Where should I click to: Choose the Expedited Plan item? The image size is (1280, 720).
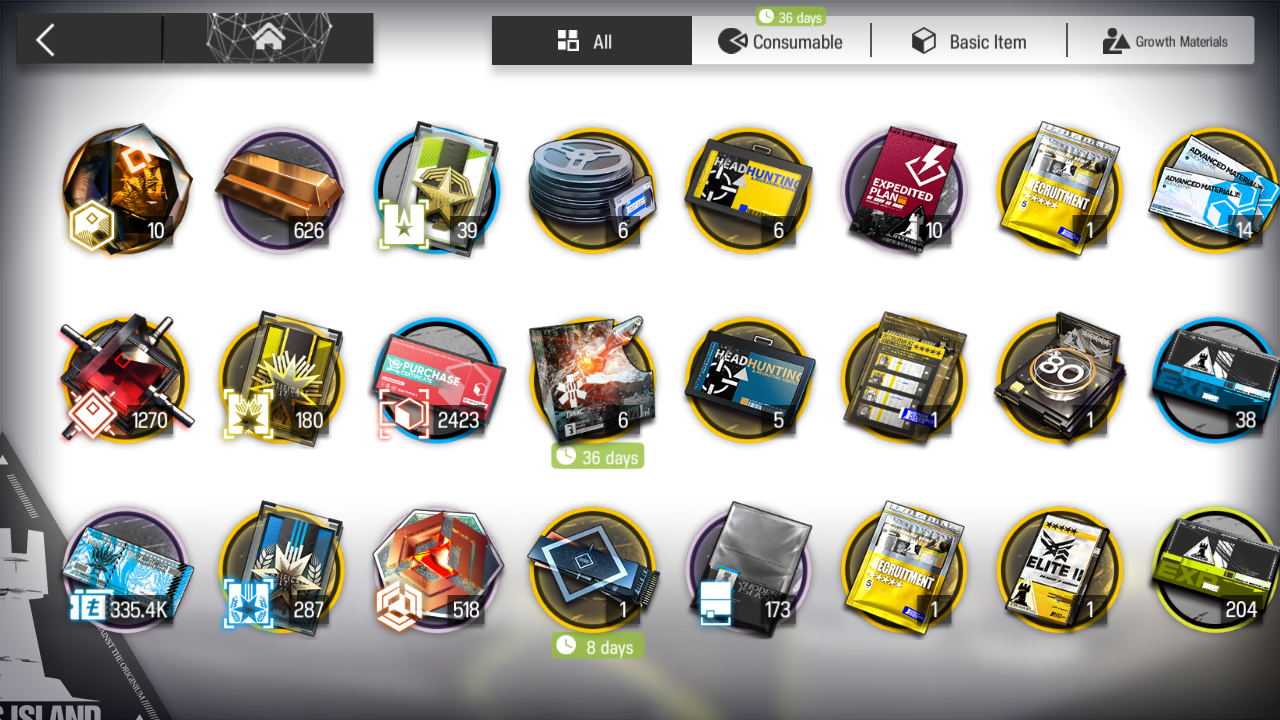pyautogui.click(x=905, y=190)
